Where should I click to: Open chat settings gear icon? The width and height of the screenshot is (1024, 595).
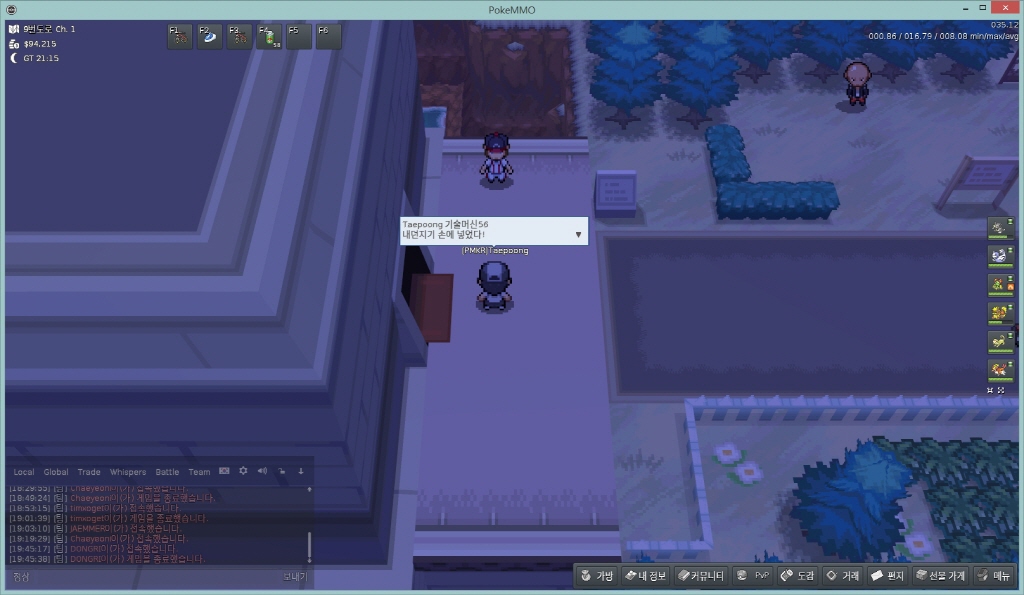pos(243,471)
